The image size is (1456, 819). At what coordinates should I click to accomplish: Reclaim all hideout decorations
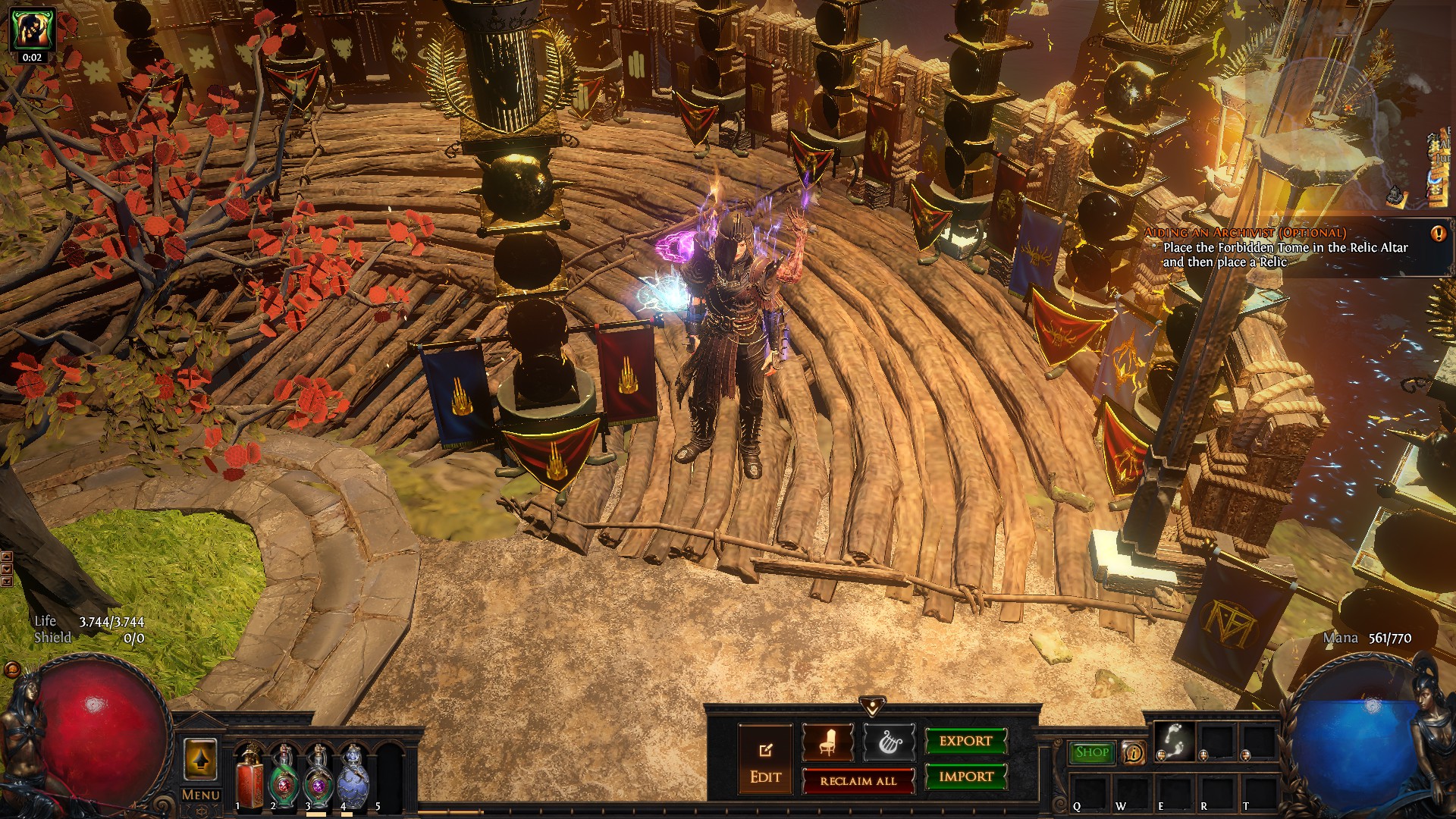pos(858,780)
